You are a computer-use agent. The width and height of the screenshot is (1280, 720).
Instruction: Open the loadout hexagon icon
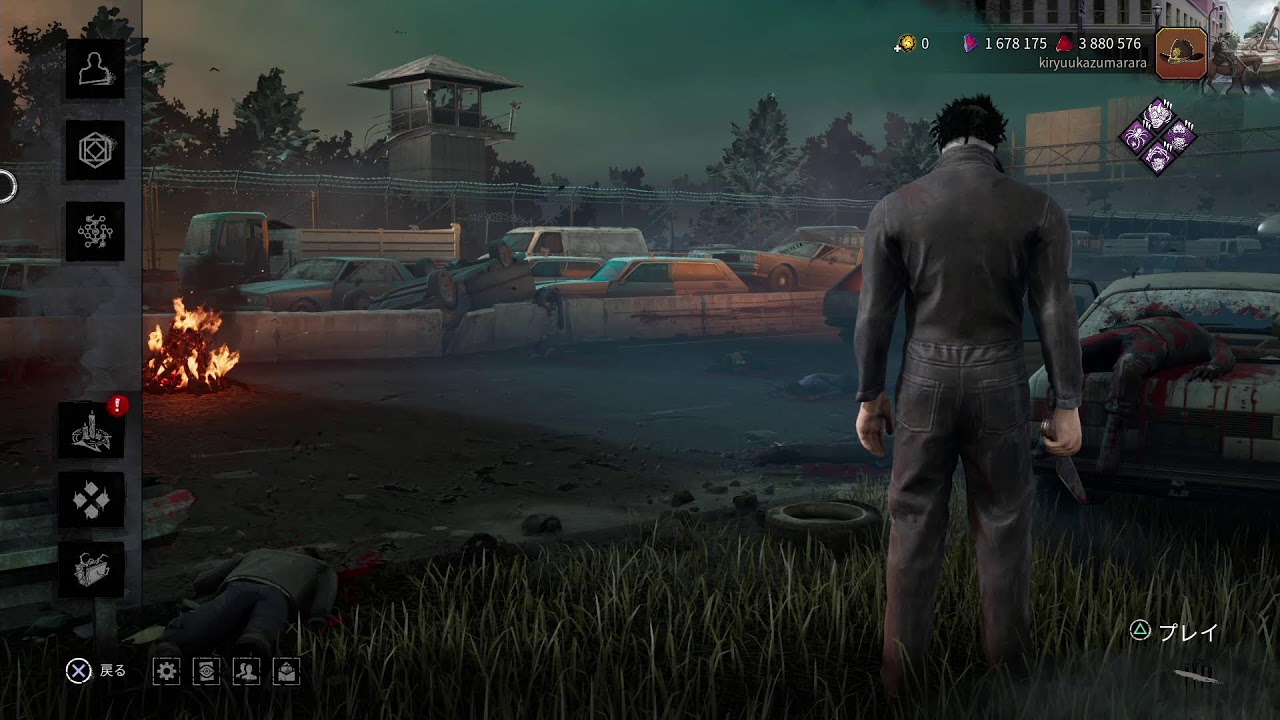tap(95, 151)
